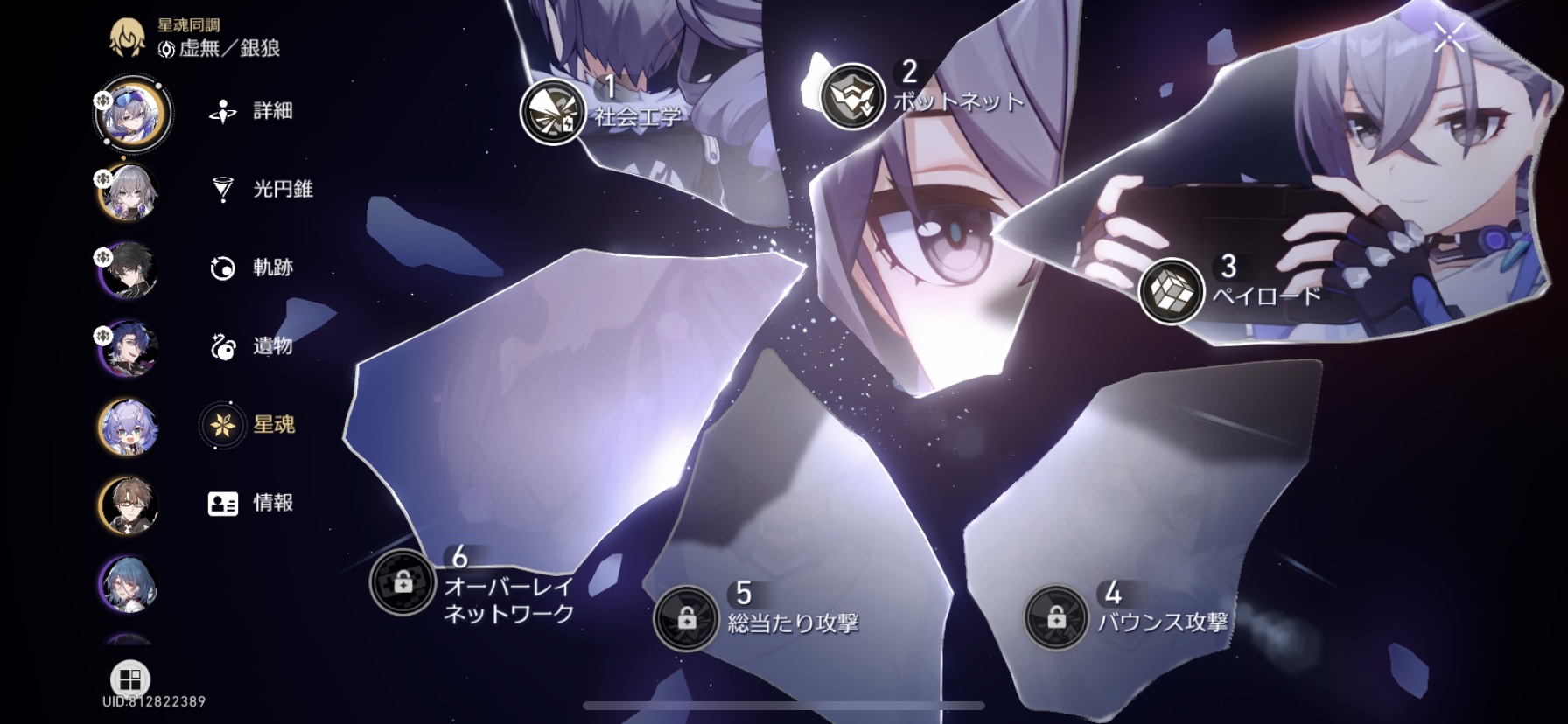Choose locked eidolon 5 総当たり攻撃

tap(686, 618)
